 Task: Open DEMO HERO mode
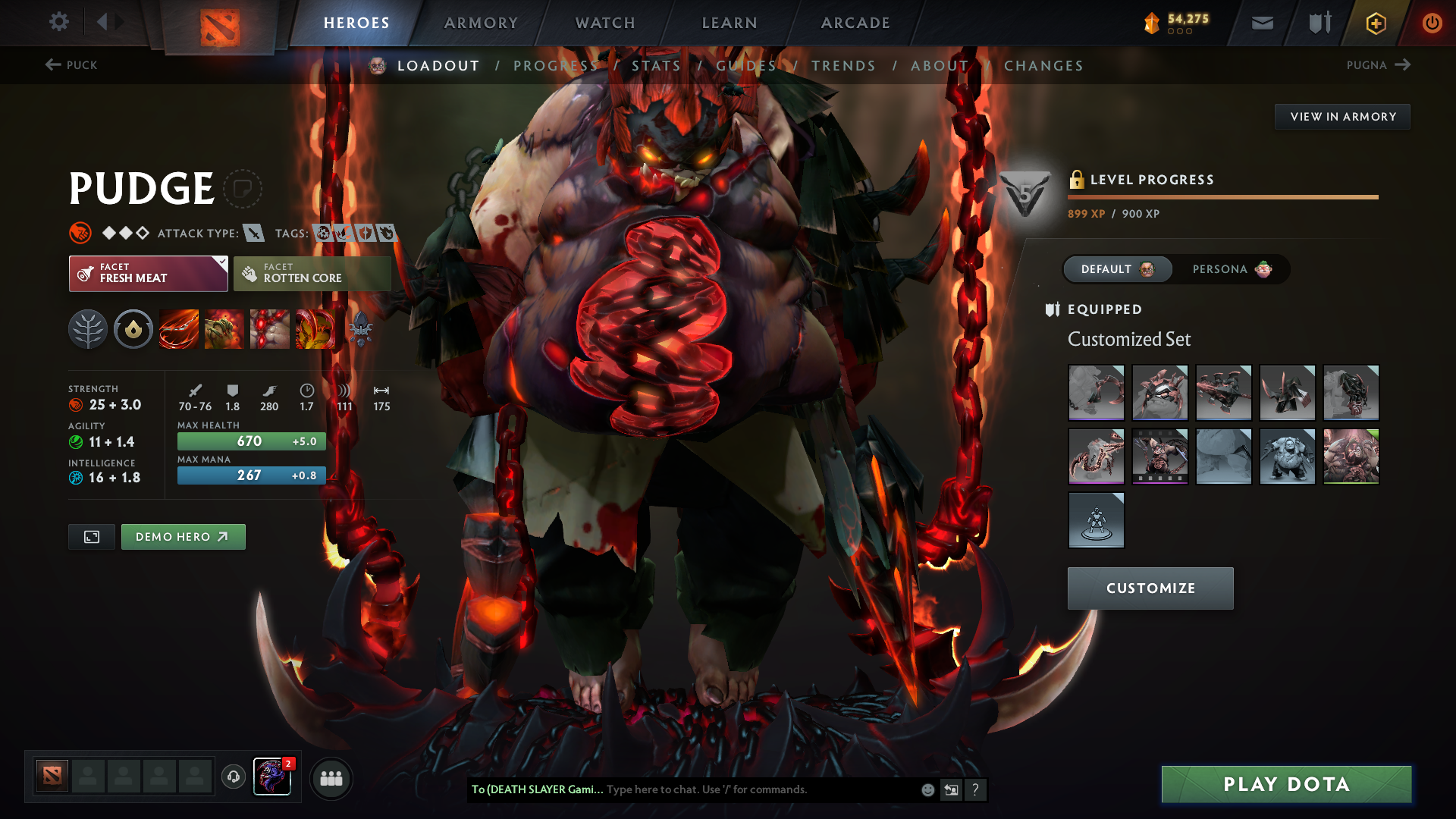coord(183,536)
